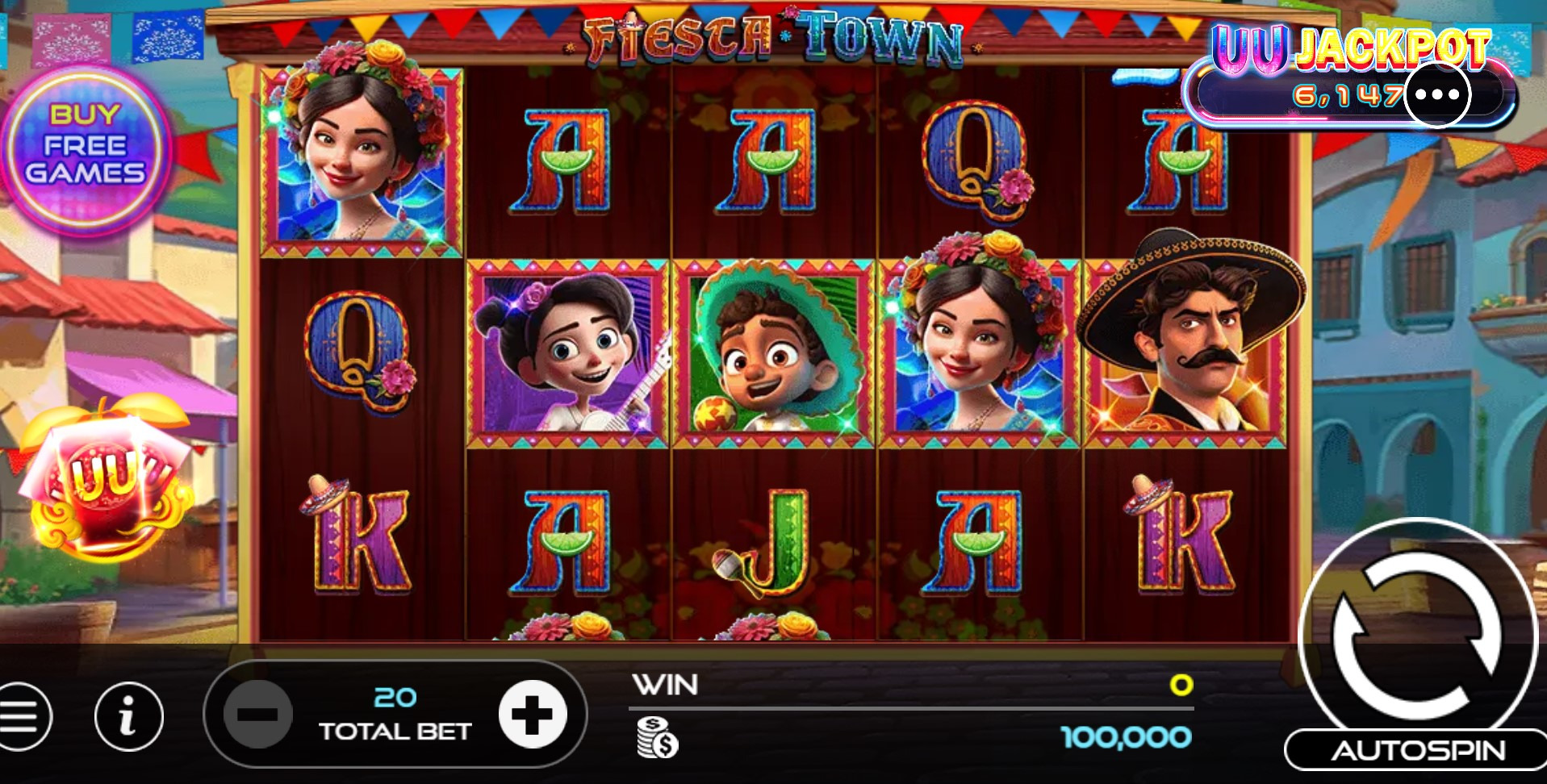Screen dimensions: 1547x784
Task: Decrease total bet with the minus button
Action: pyautogui.click(x=258, y=714)
